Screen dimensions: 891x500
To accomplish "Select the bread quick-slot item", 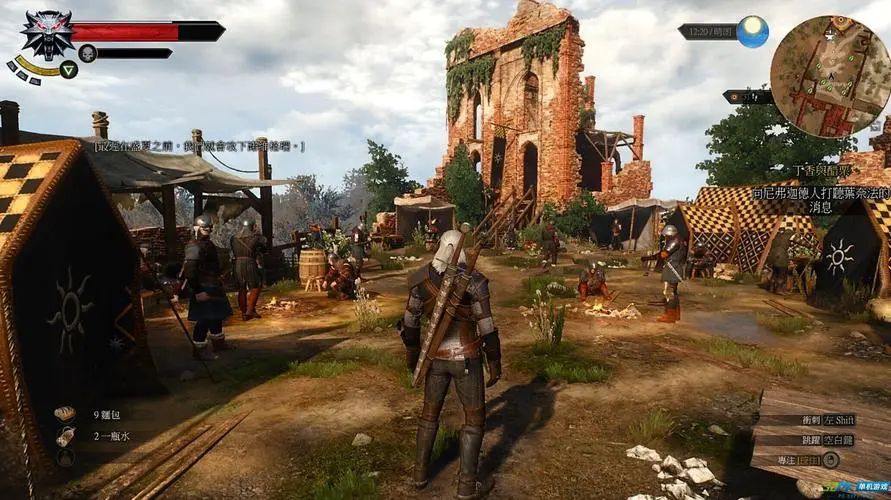I will point(65,413).
